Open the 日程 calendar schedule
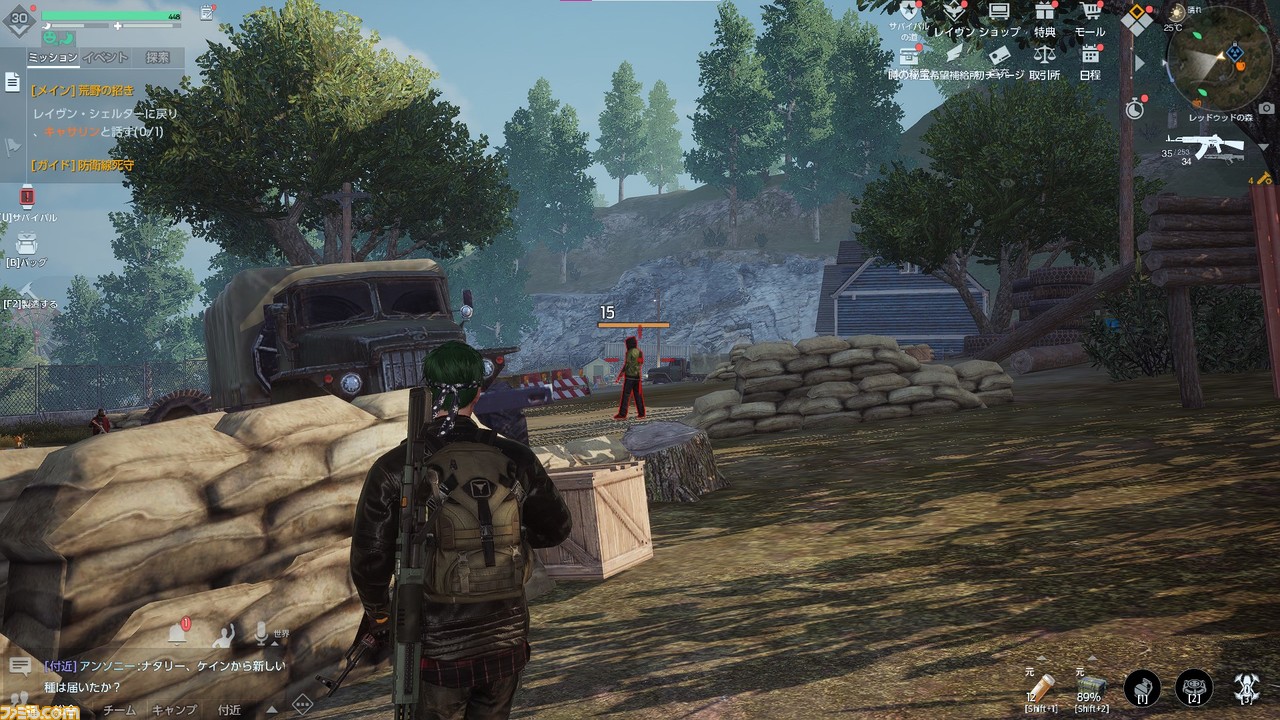The height and width of the screenshot is (720, 1280). click(x=1090, y=56)
